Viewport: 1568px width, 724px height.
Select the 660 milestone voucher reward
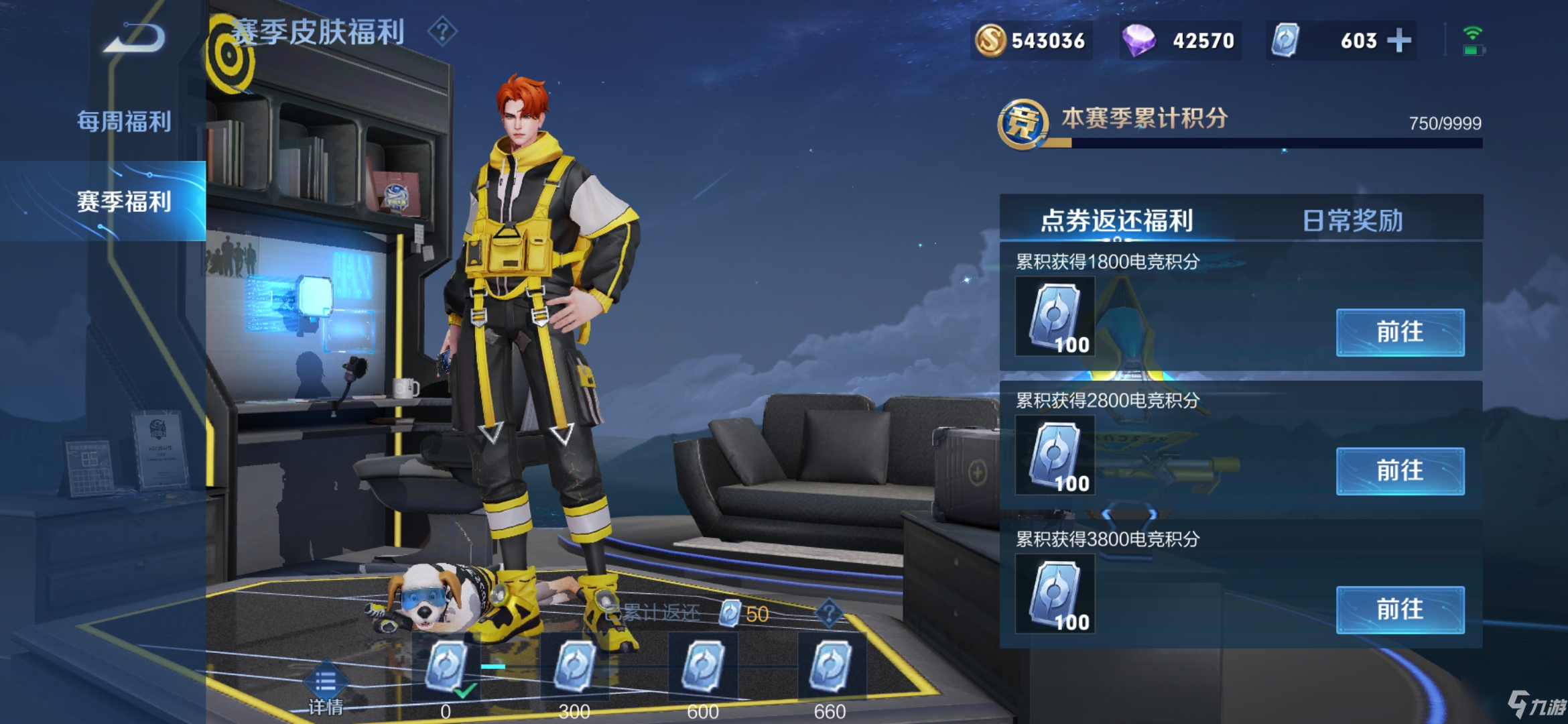coord(831,667)
